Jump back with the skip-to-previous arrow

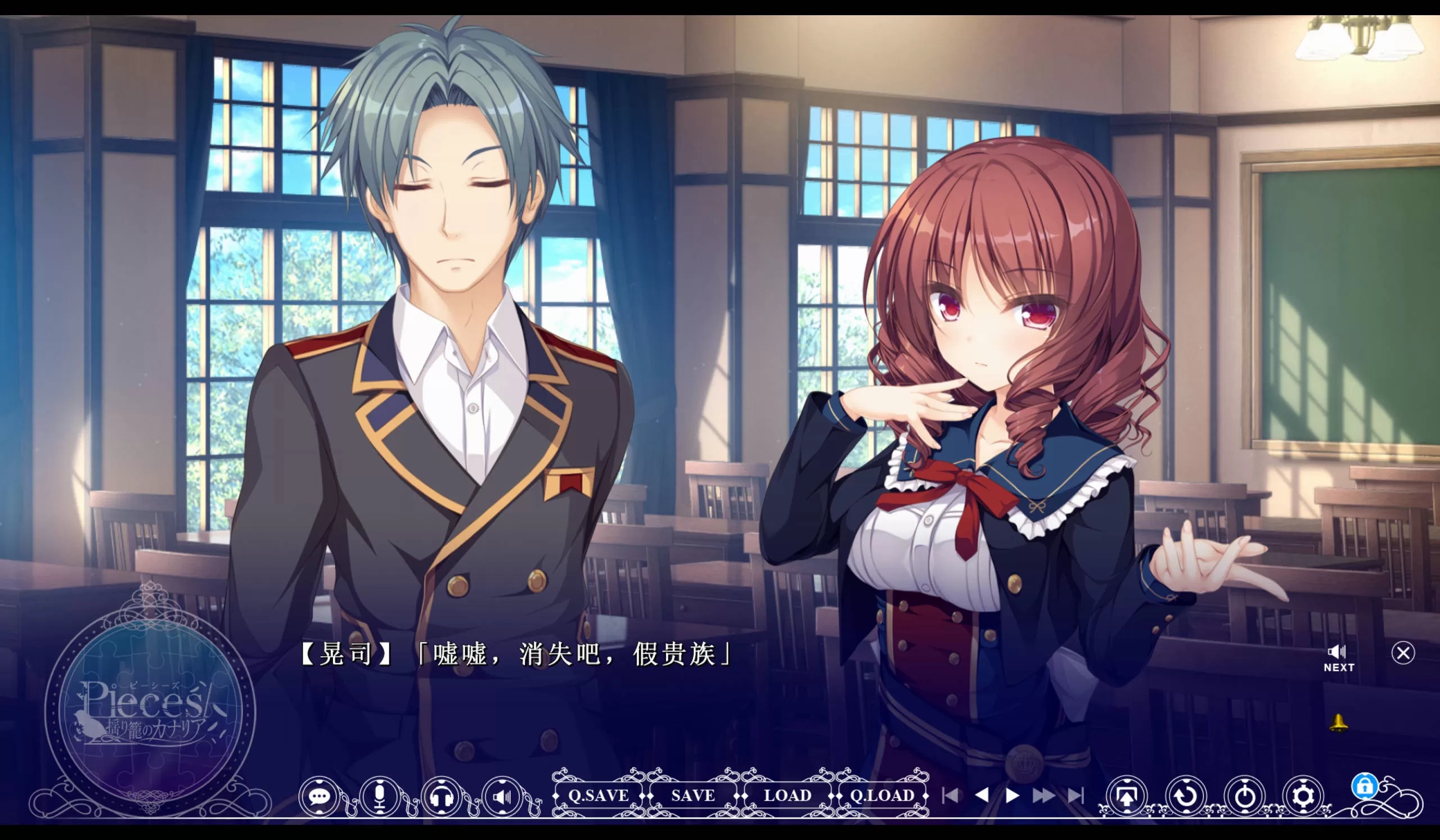(x=949, y=796)
